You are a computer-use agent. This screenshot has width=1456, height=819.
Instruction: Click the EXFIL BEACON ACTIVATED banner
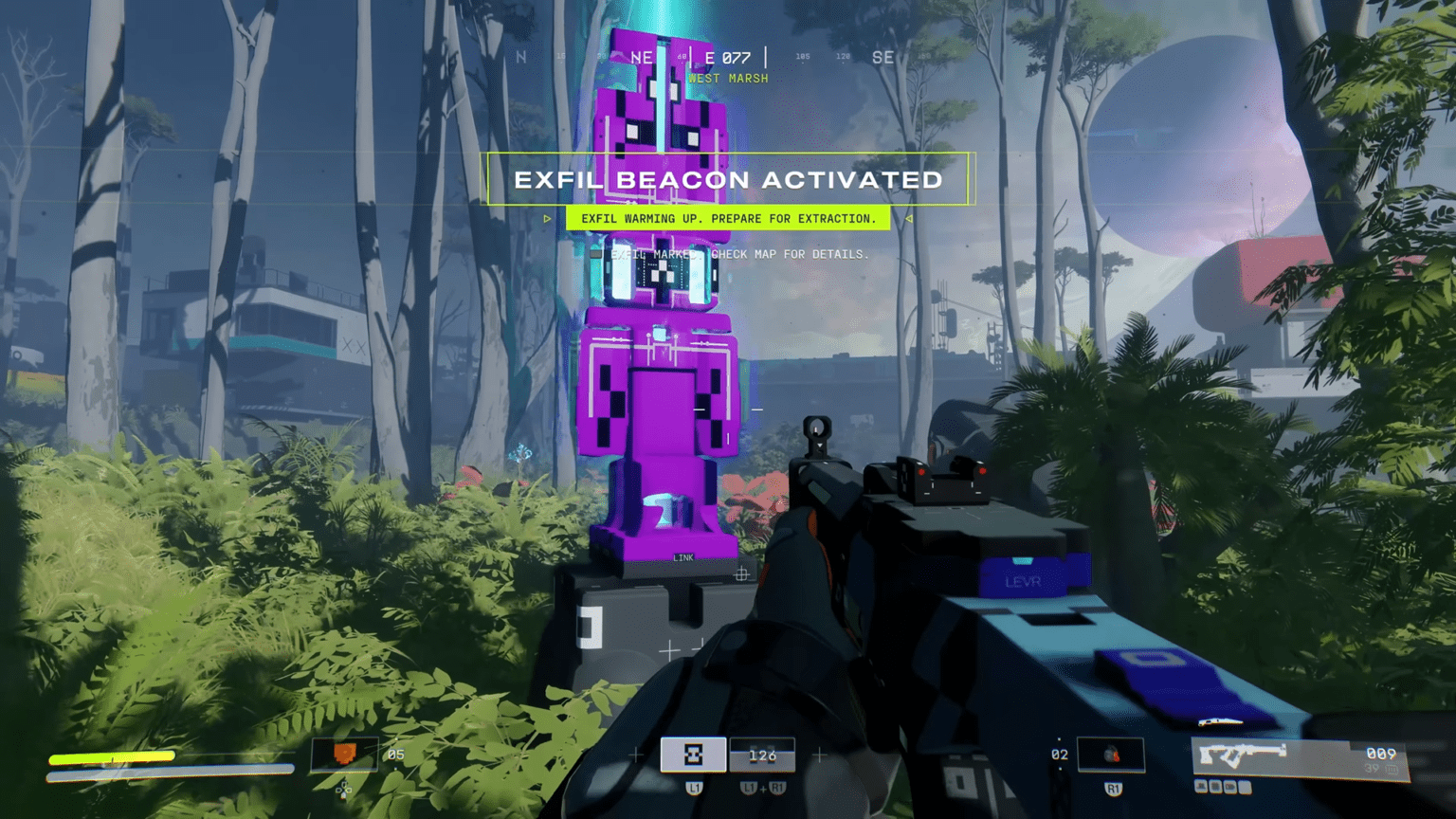[x=728, y=179]
